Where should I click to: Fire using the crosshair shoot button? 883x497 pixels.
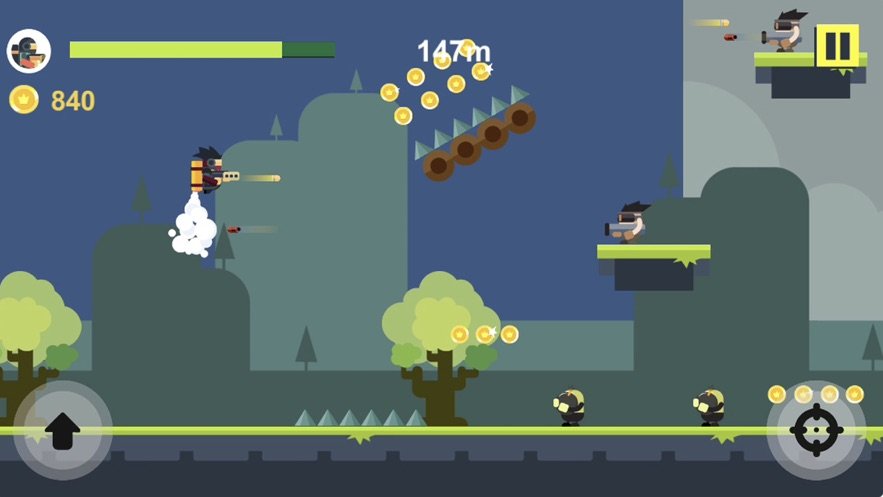click(816, 431)
